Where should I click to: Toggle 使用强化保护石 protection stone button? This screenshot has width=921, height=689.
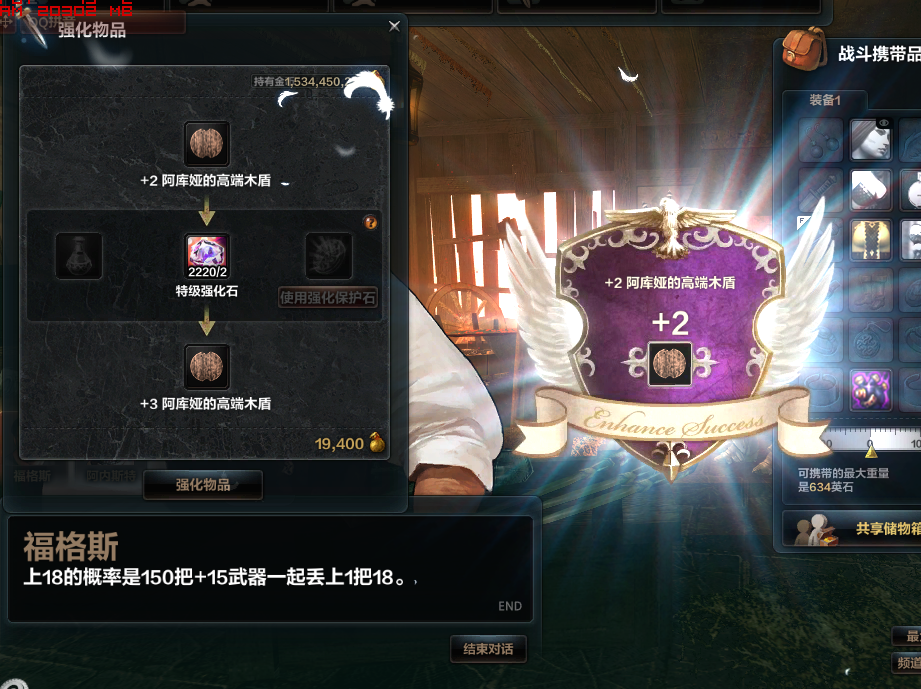point(328,297)
